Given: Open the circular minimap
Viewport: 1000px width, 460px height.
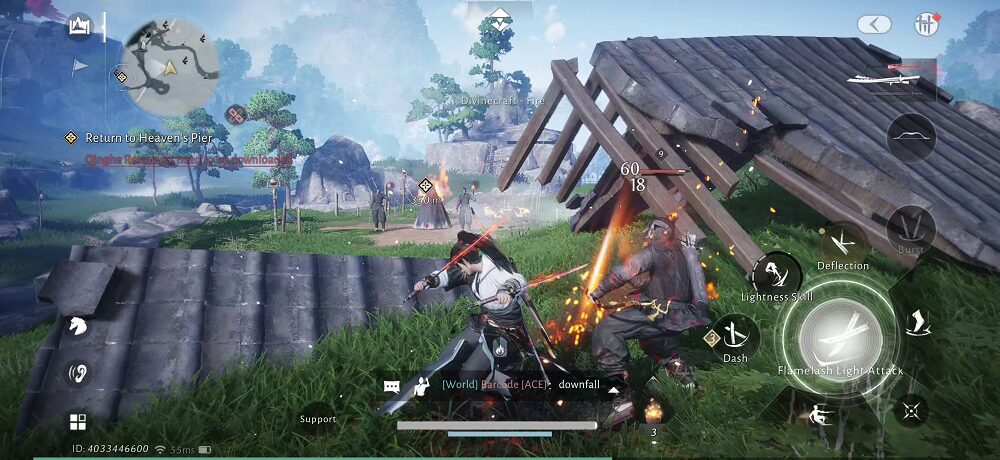Looking at the screenshot, I should coord(170,65).
